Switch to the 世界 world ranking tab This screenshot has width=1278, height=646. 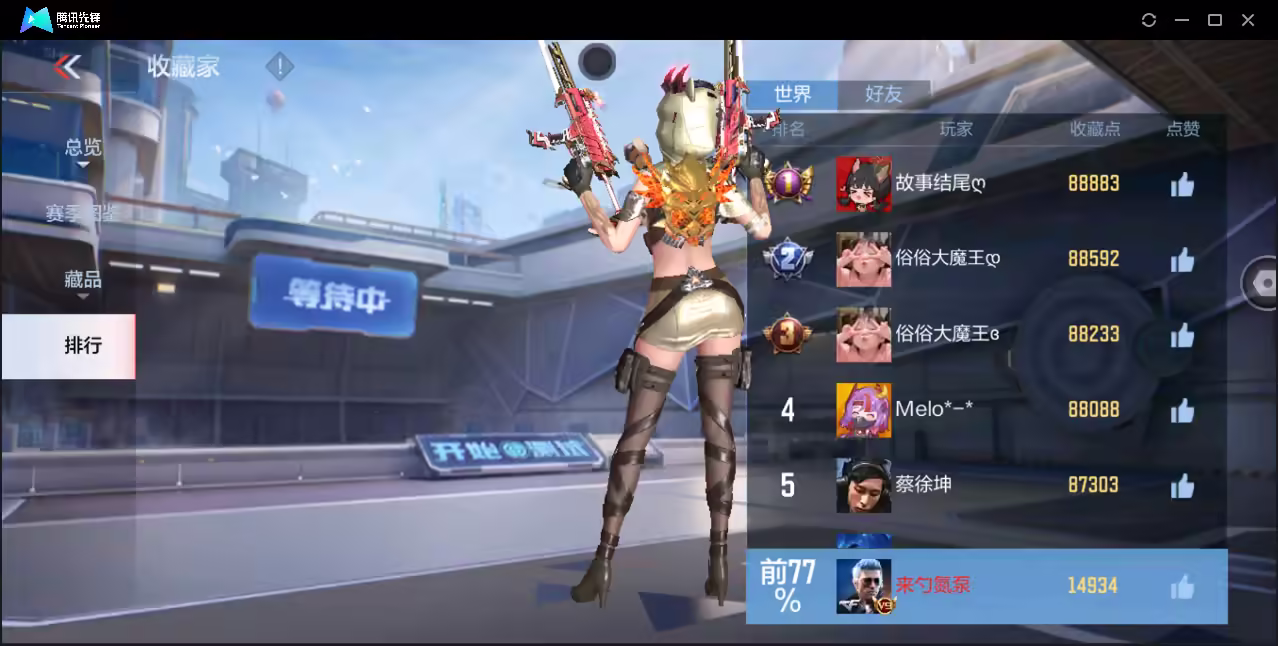pos(792,94)
